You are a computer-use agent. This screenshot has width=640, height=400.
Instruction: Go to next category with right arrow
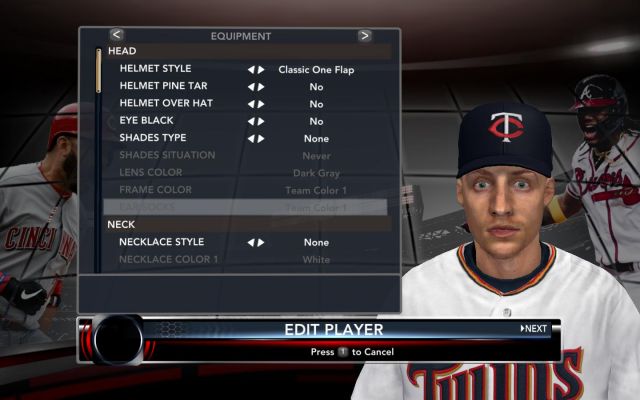pyautogui.click(x=364, y=35)
